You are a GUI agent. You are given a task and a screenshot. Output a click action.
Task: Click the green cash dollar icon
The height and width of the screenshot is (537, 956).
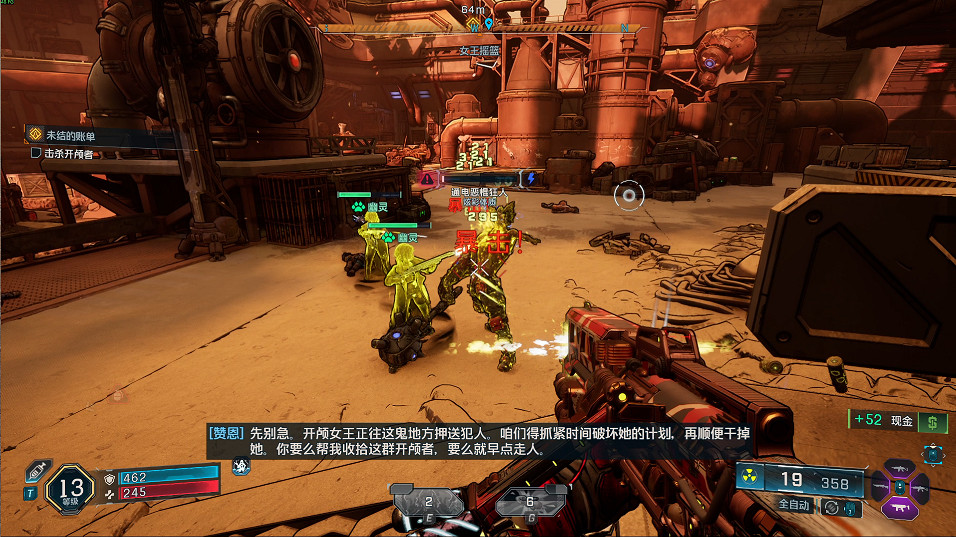click(933, 422)
